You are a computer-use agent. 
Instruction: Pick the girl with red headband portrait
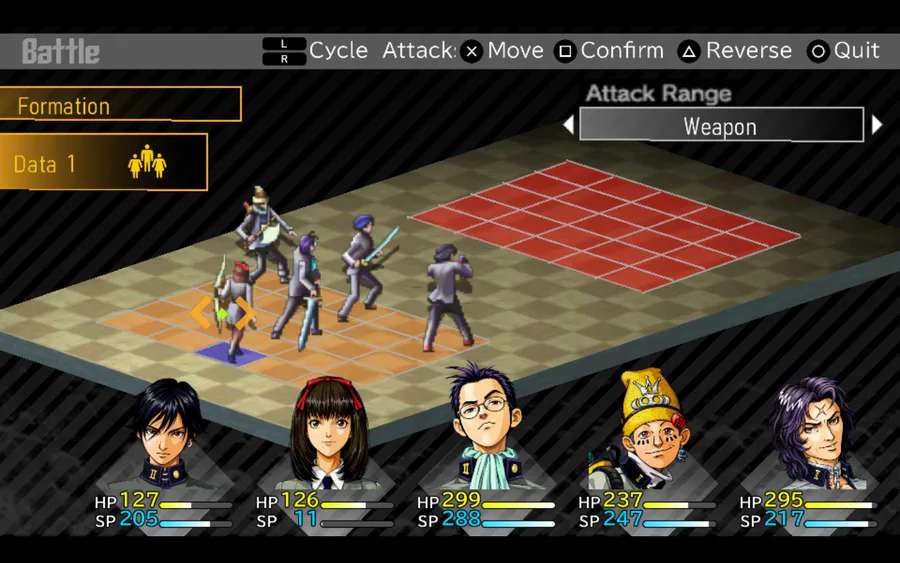pyautogui.click(x=324, y=433)
